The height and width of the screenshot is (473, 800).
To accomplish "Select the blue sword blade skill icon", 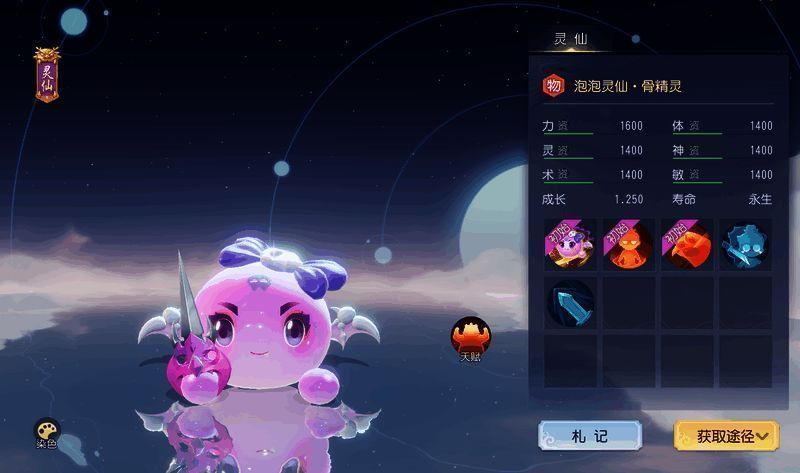I will point(570,303).
